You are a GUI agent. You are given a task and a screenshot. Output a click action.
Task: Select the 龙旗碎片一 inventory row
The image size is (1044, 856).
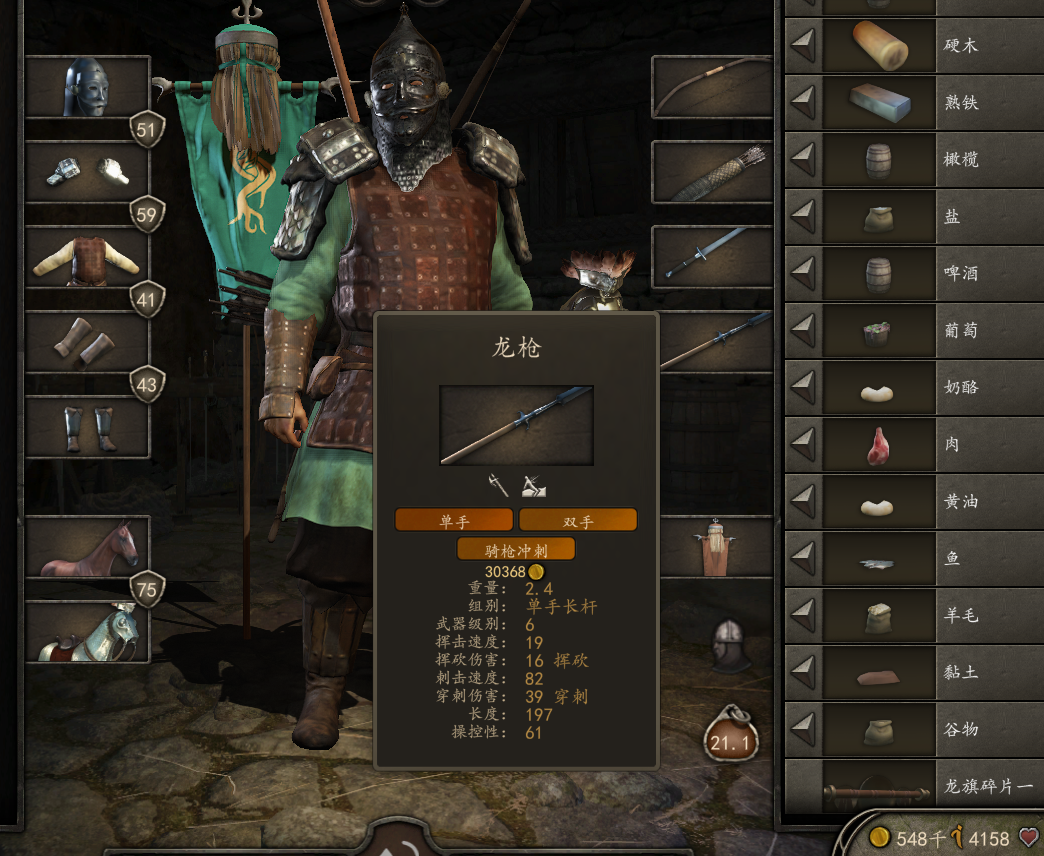click(x=911, y=786)
